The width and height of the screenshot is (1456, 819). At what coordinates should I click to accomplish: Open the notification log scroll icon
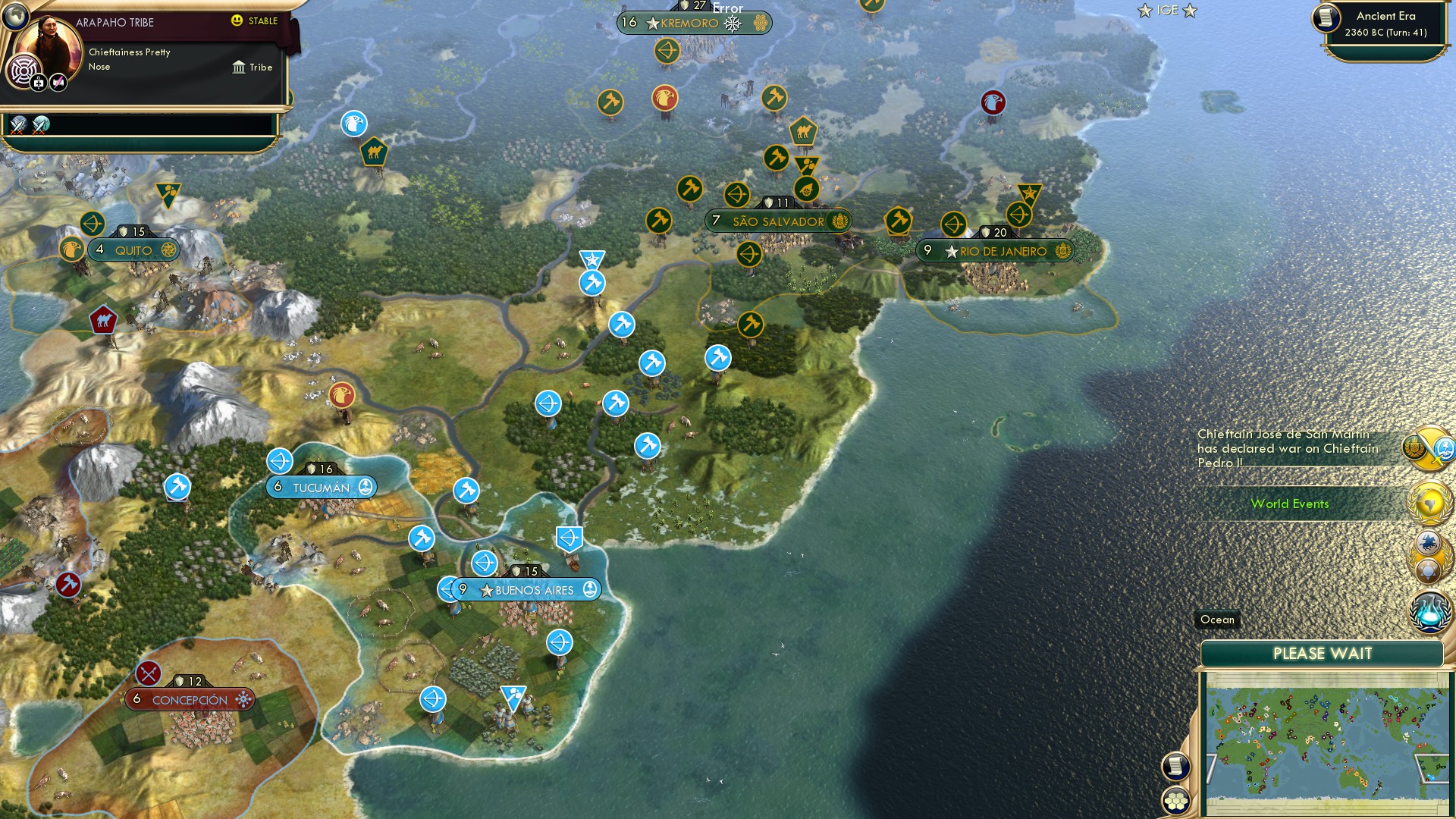click(1176, 767)
